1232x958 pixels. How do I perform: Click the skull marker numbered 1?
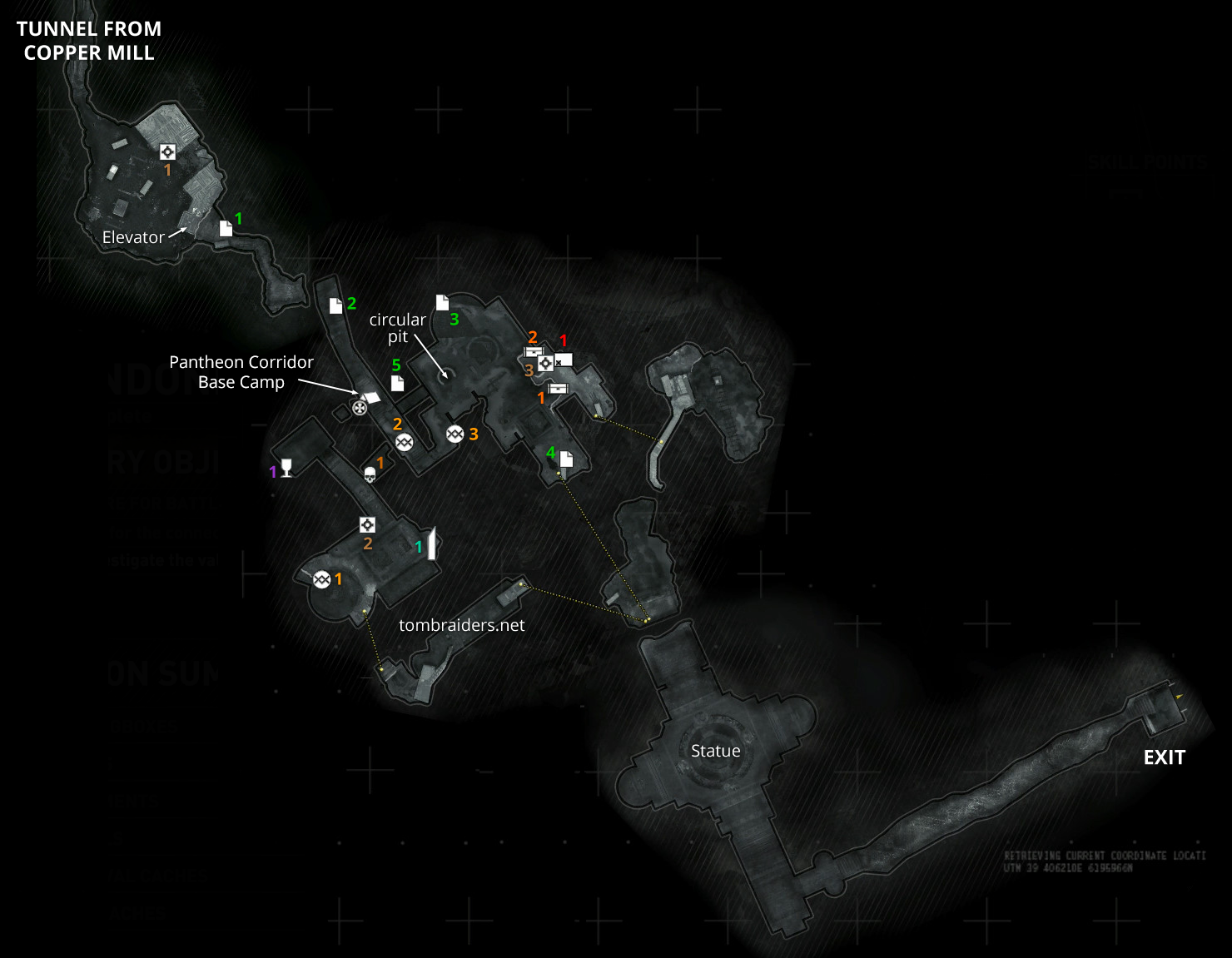tap(370, 474)
